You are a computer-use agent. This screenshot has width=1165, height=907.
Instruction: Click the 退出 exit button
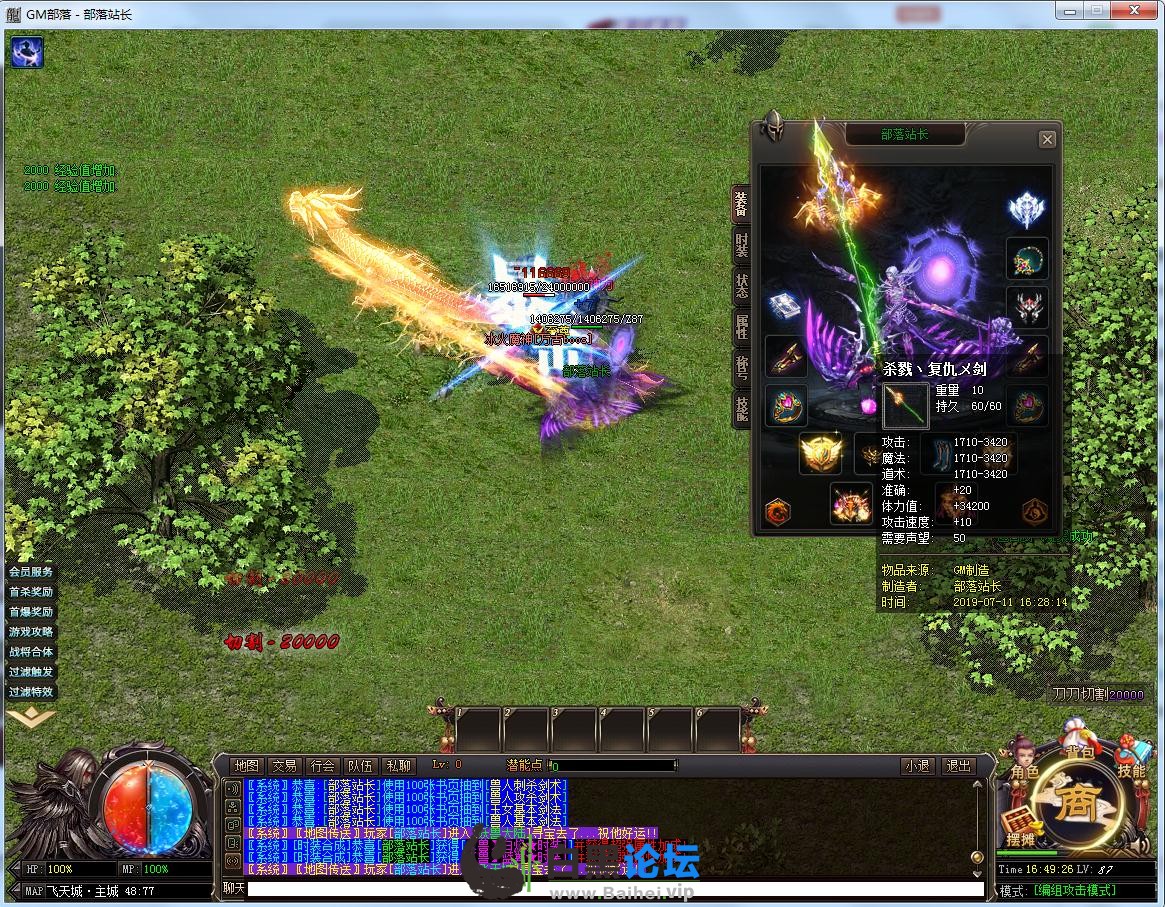(x=958, y=766)
